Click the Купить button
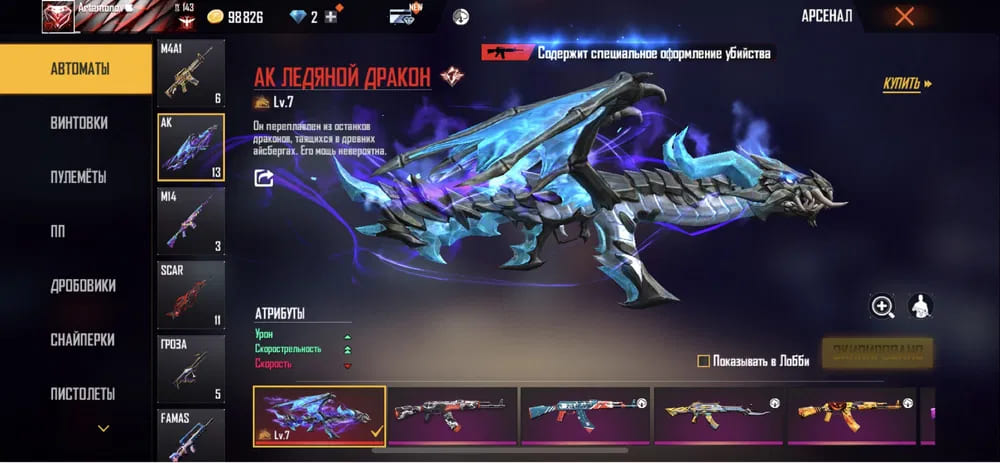This screenshot has width=1000, height=463. [906, 84]
